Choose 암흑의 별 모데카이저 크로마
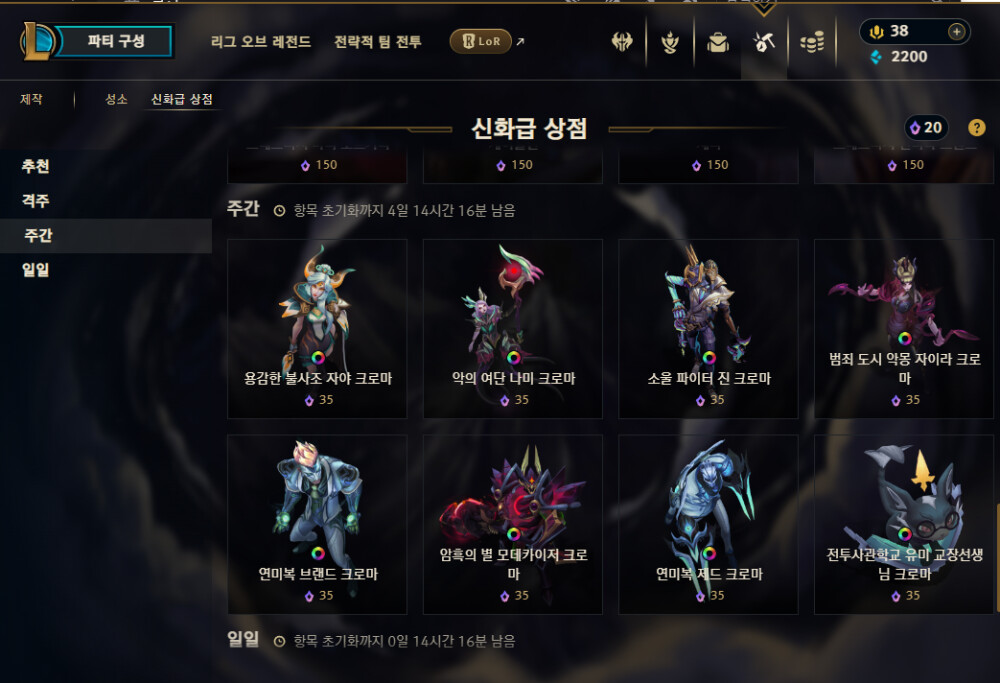Image resolution: width=1000 pixels, height=683 pixels. (513, 524)
